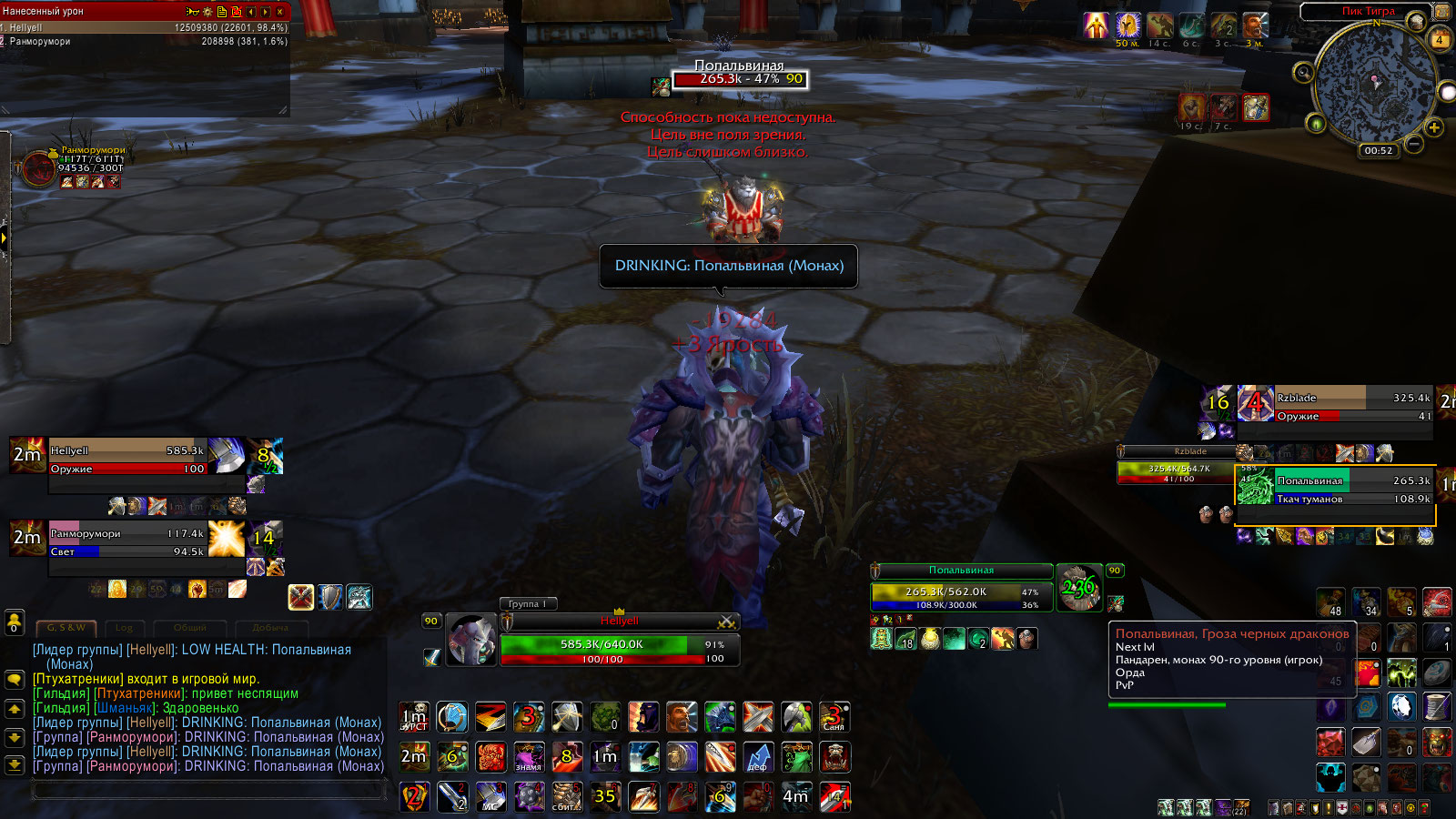Select the G, S & W chat tab

click(67, 628)
